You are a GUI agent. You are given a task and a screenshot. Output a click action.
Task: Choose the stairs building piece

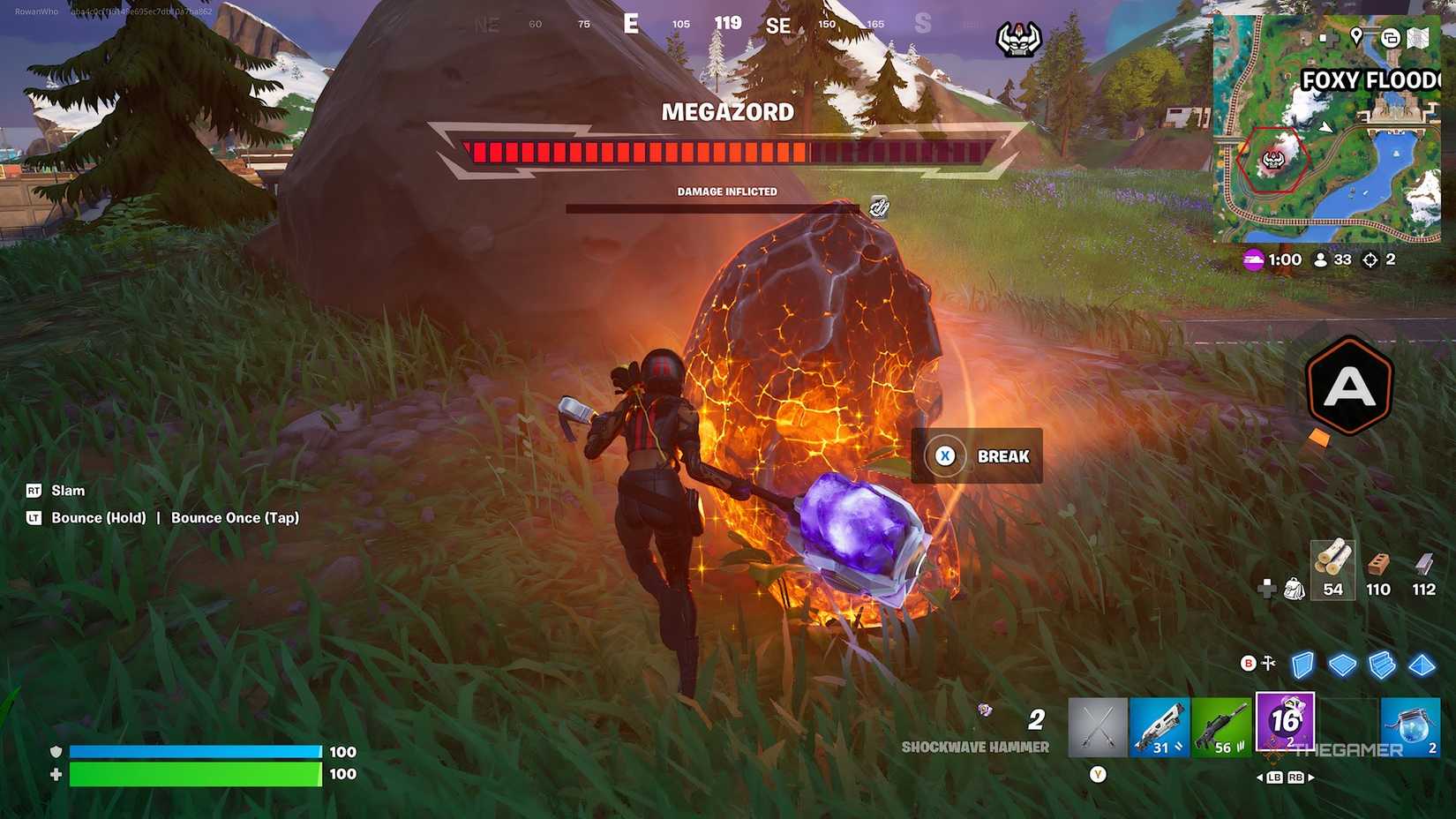tap(1382, 665)
